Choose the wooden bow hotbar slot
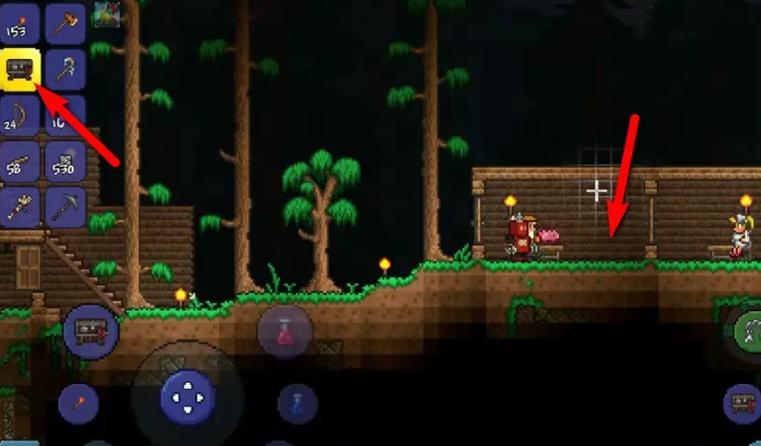This screenshot has height=446, width=761. 20,115
